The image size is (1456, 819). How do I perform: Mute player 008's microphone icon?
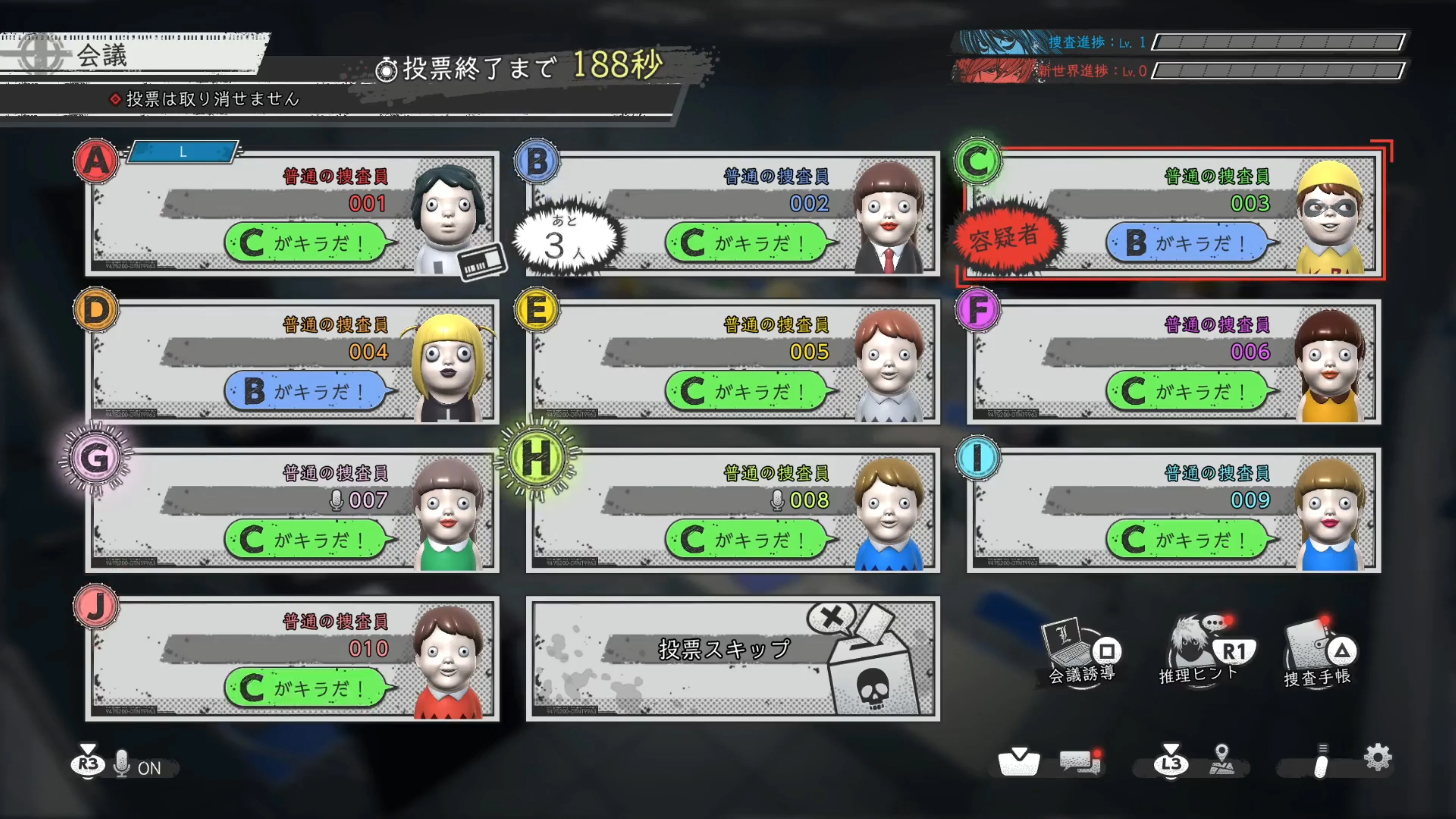click(778, 501)
